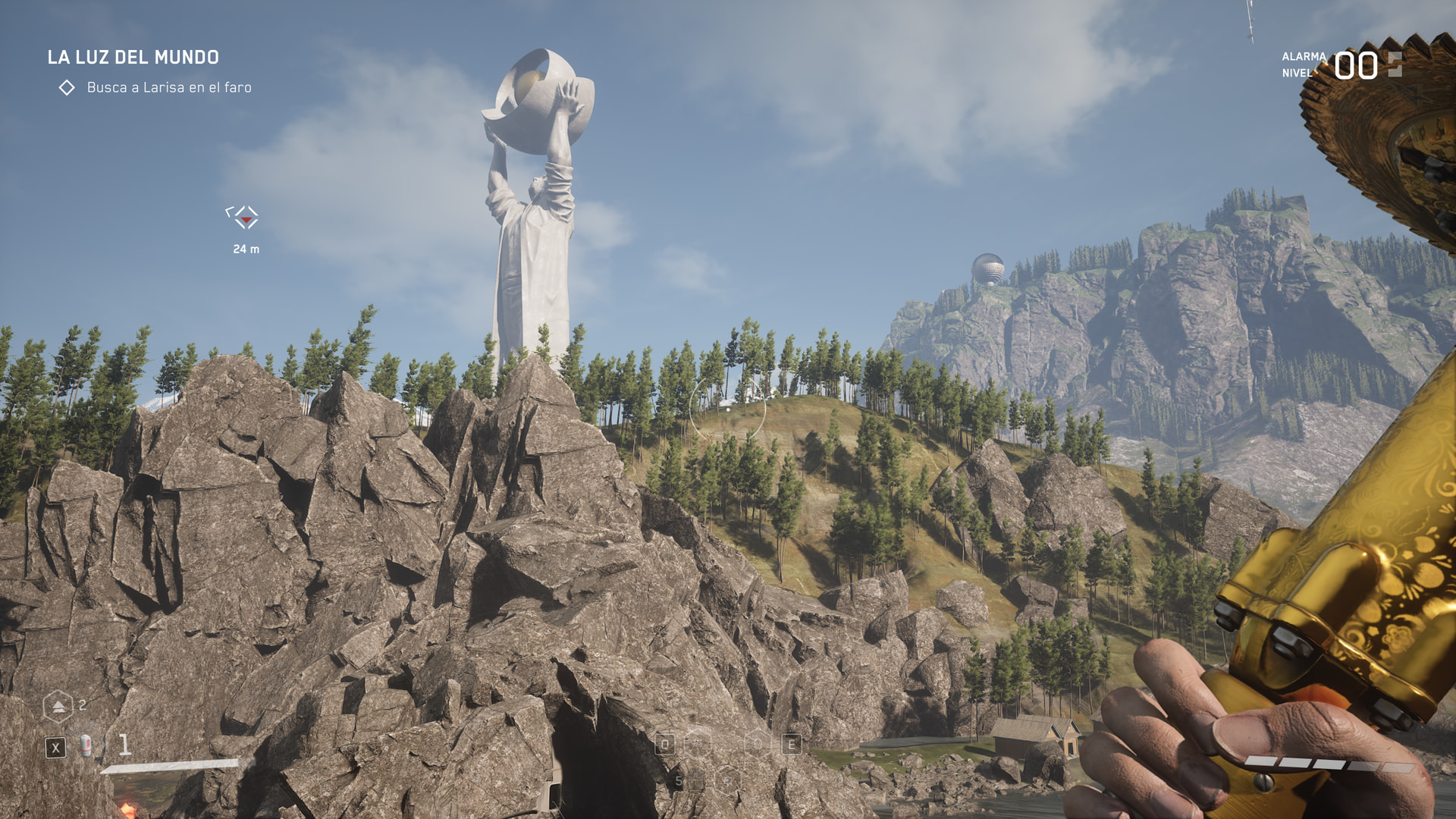Use the red-and-white capsule consumable icon
The image size is (1456, 819).
(x=86, y=746)
